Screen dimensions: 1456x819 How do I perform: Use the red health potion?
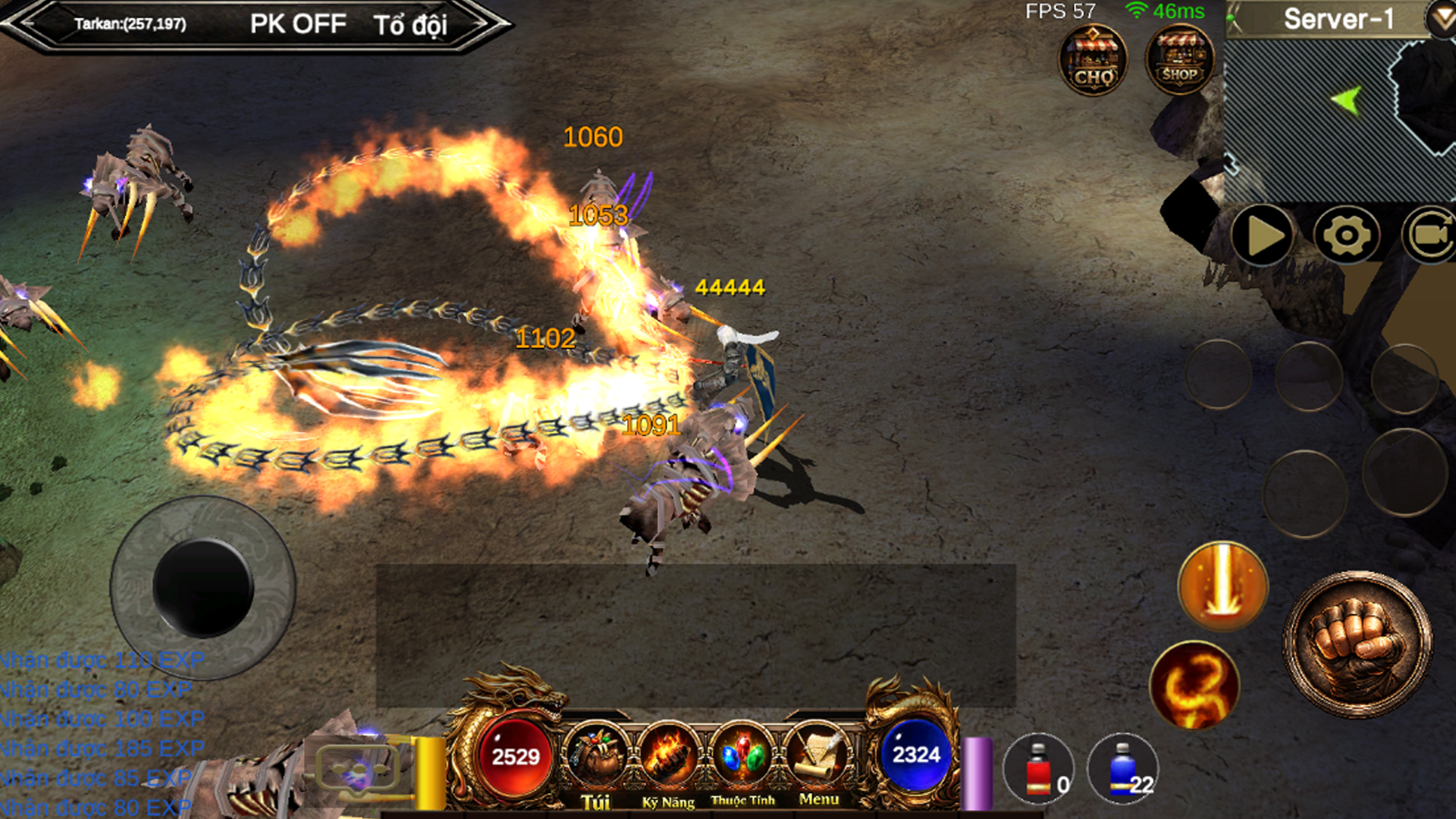pyautogui.click(x=1039, y=770)
